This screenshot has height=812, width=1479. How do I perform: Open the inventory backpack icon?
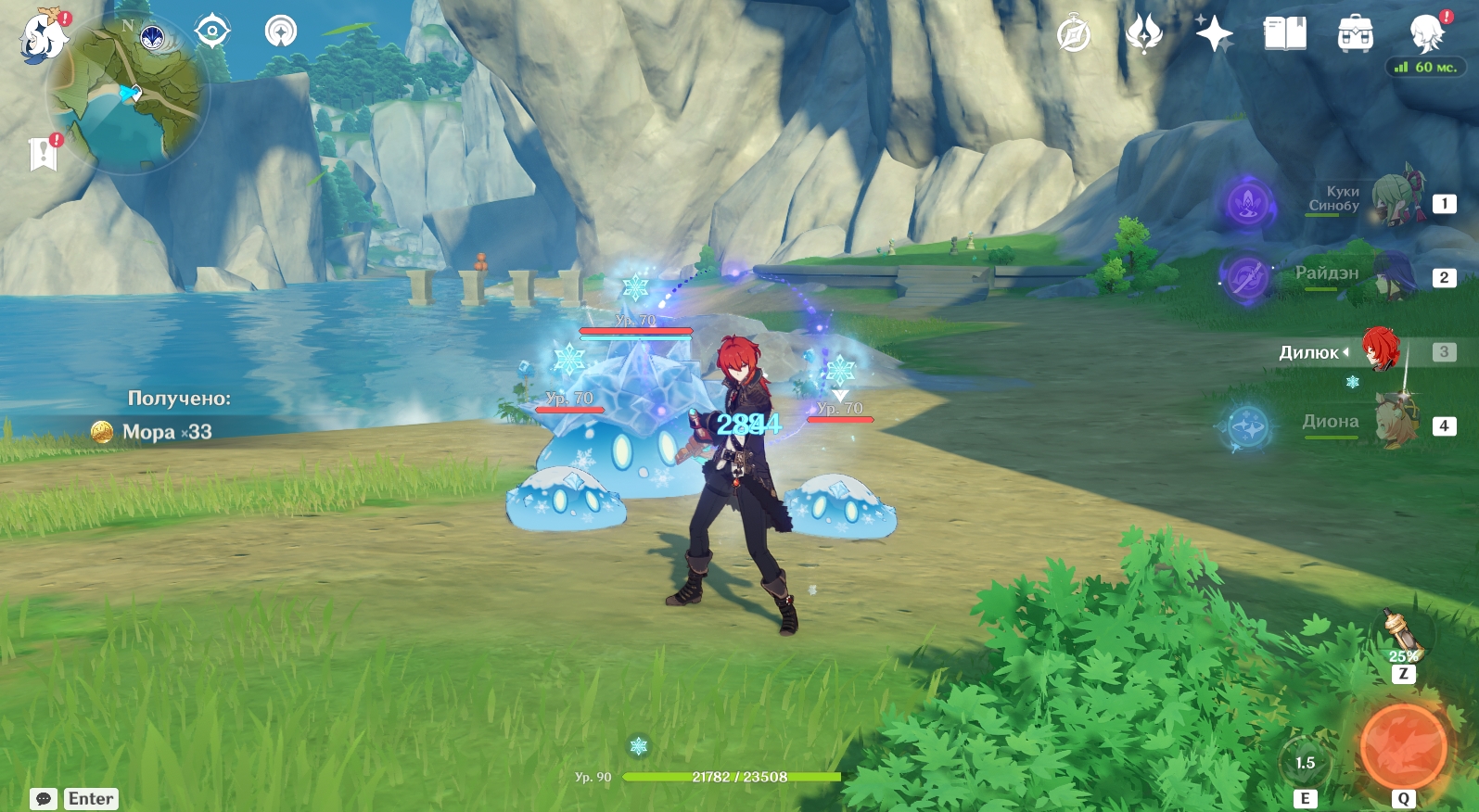(x=1355, y=35)
